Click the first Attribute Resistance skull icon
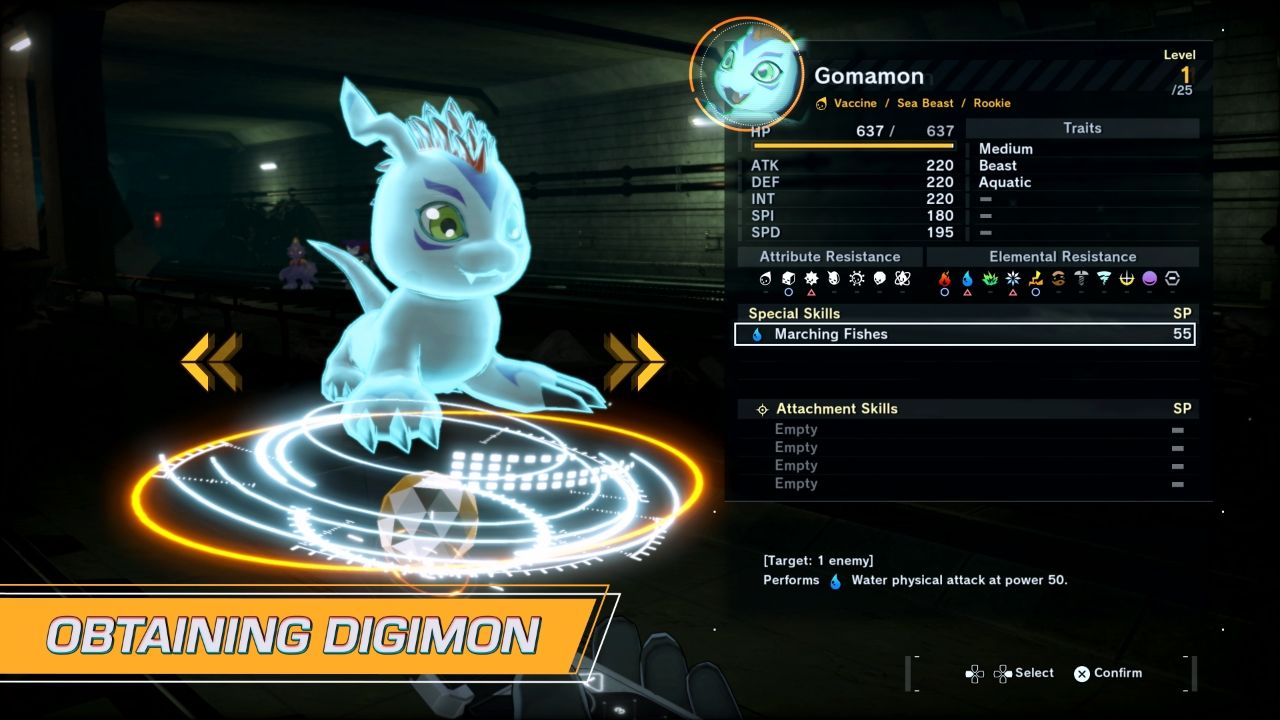Image resolution: width=1280 pixels, height=720 pixels. click(765, 280)
